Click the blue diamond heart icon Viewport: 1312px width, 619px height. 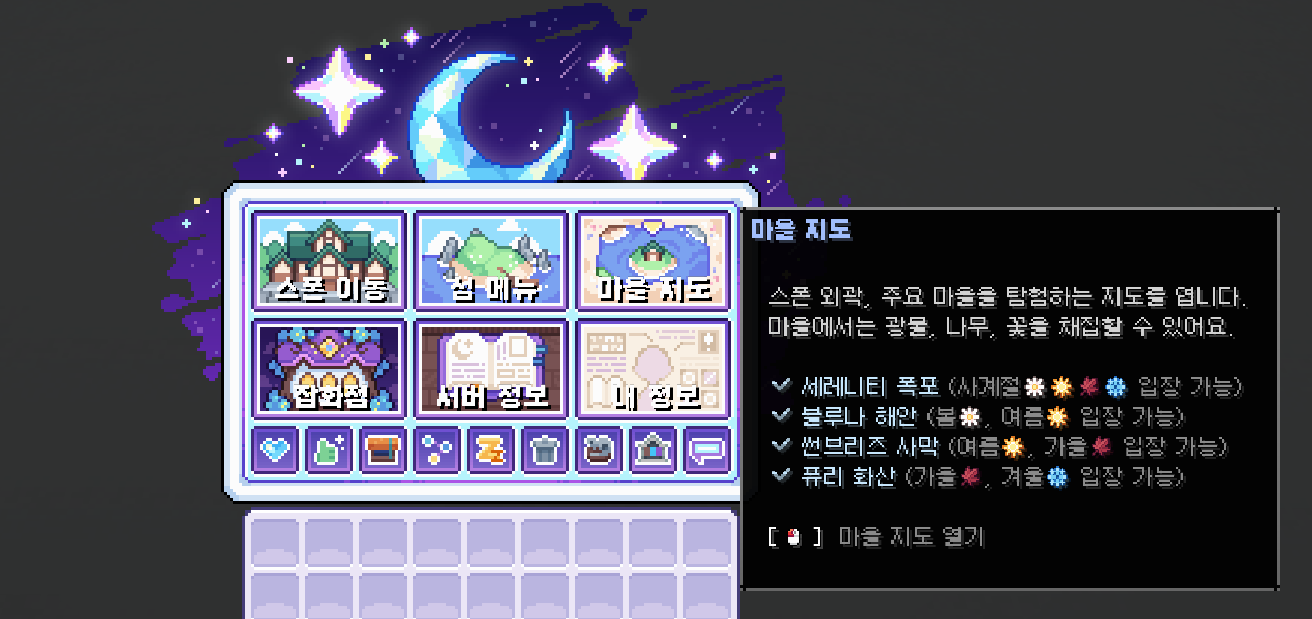275,450
